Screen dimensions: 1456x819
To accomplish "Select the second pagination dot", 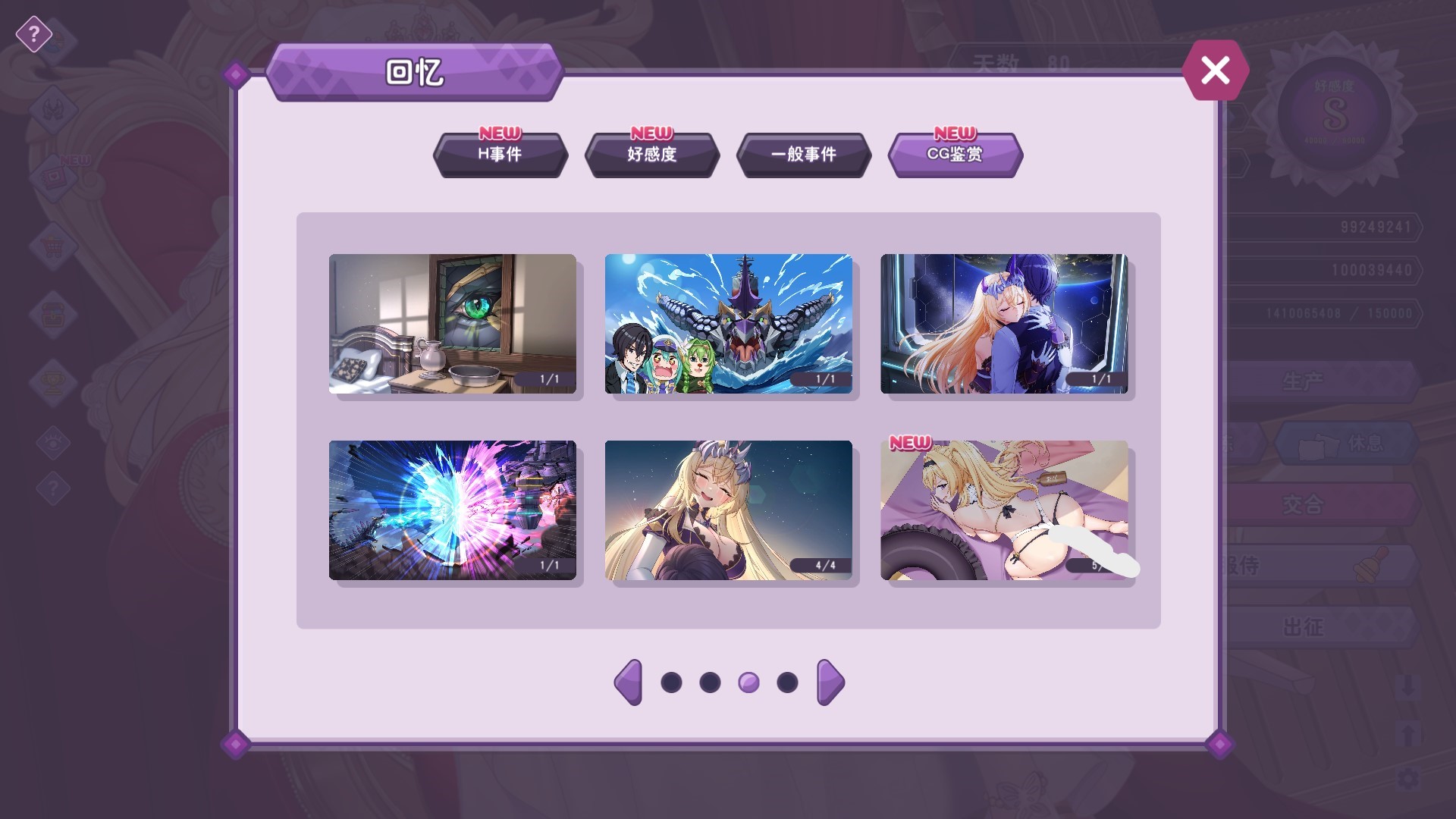I will [x=710, y=682].
